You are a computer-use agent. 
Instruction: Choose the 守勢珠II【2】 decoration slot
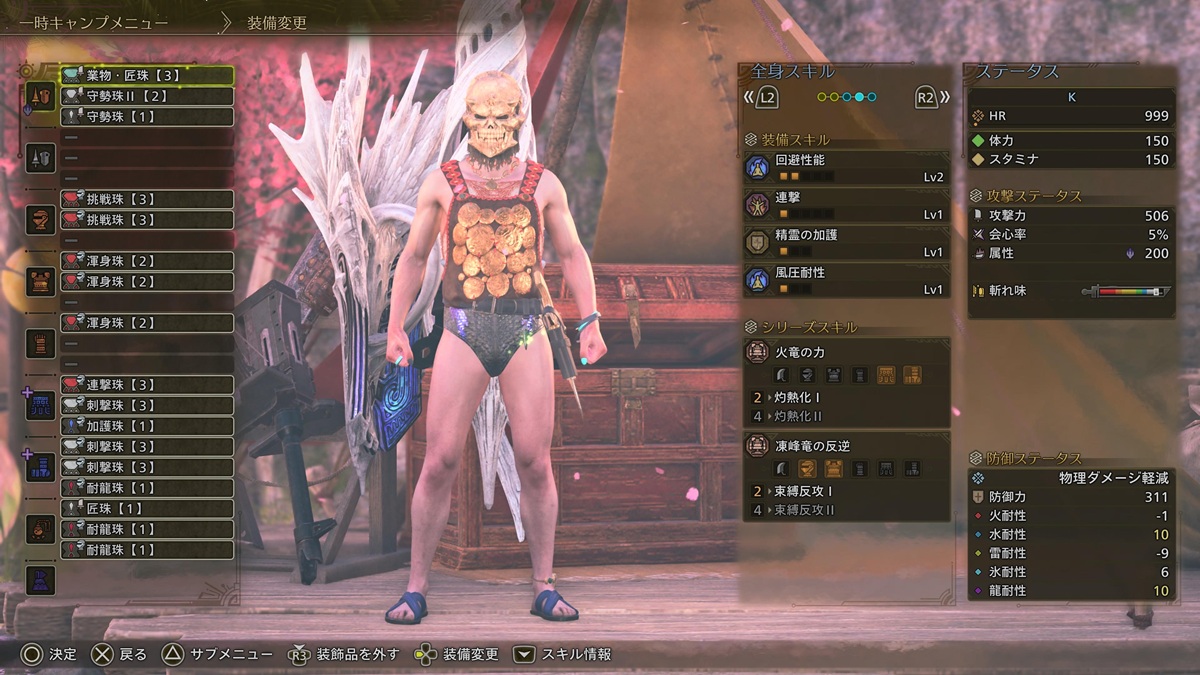click(x=147, y=96)
